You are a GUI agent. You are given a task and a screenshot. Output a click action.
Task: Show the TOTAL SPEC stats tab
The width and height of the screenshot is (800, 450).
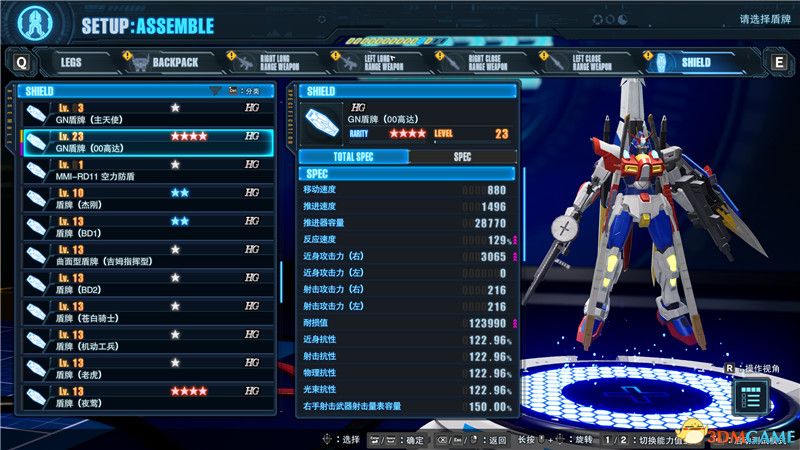353,157
